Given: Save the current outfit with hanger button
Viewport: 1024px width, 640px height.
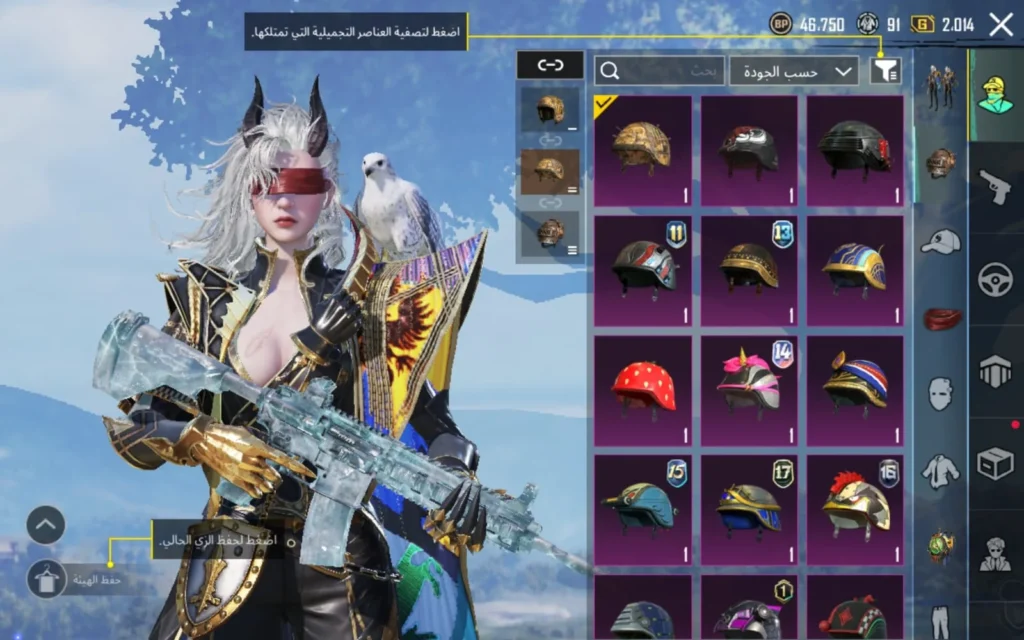Looking at the screenshot, I should click(x=46, y=578).
